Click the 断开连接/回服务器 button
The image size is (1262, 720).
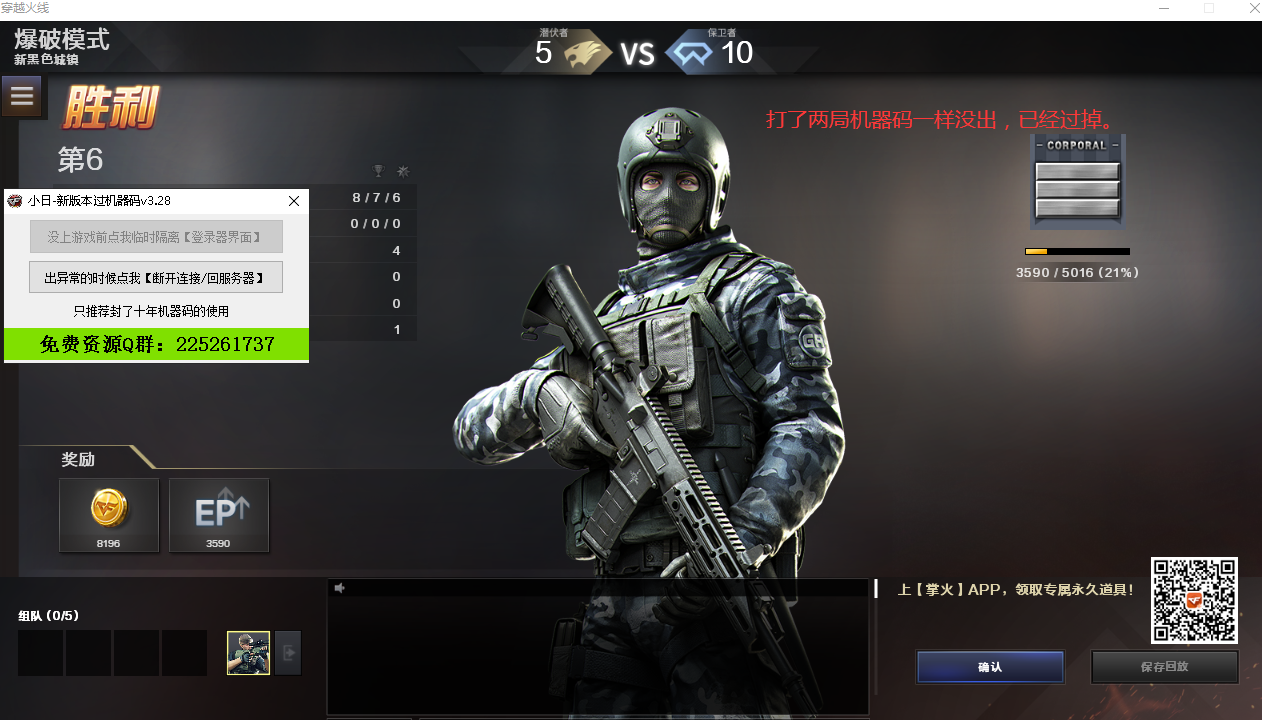156,277
